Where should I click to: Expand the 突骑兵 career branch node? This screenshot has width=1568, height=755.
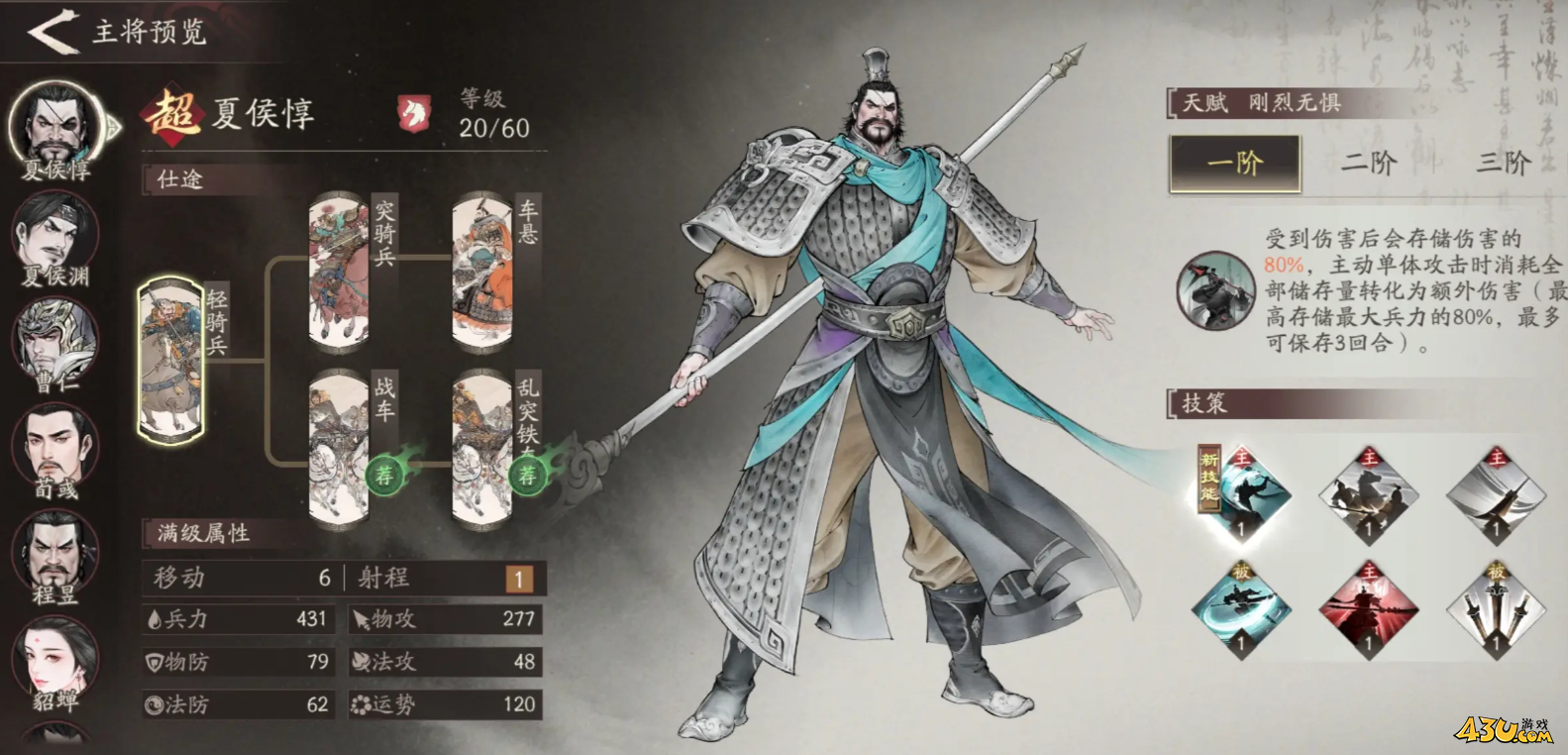(337, 268)
